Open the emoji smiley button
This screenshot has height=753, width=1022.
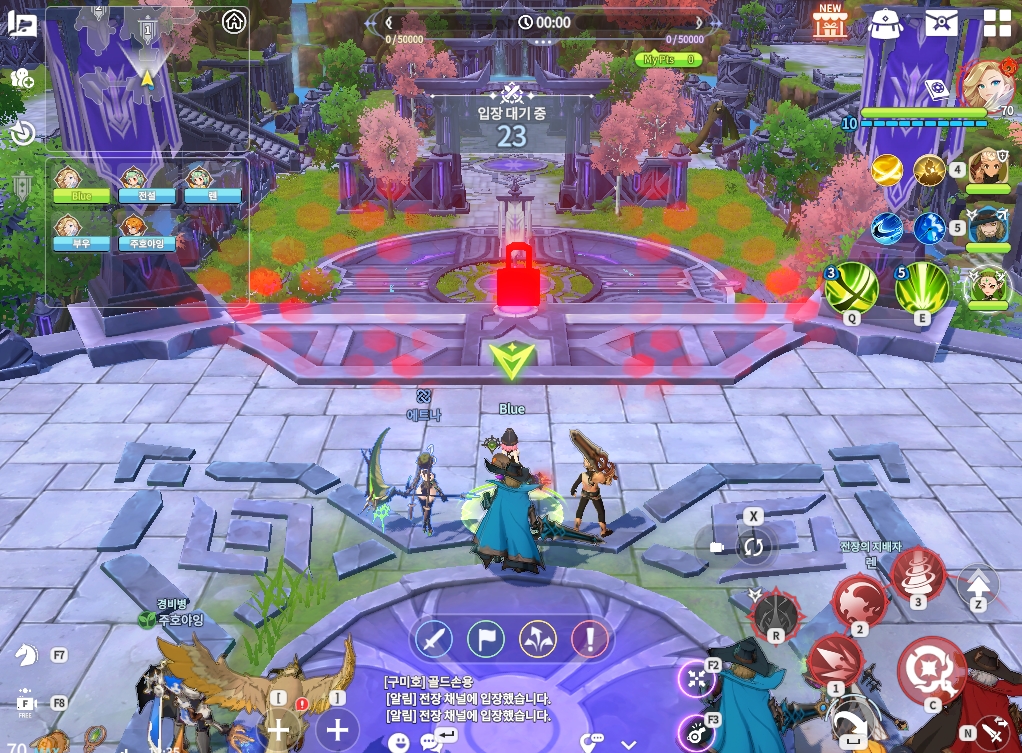pyautogui.click(x=400, y=743)
